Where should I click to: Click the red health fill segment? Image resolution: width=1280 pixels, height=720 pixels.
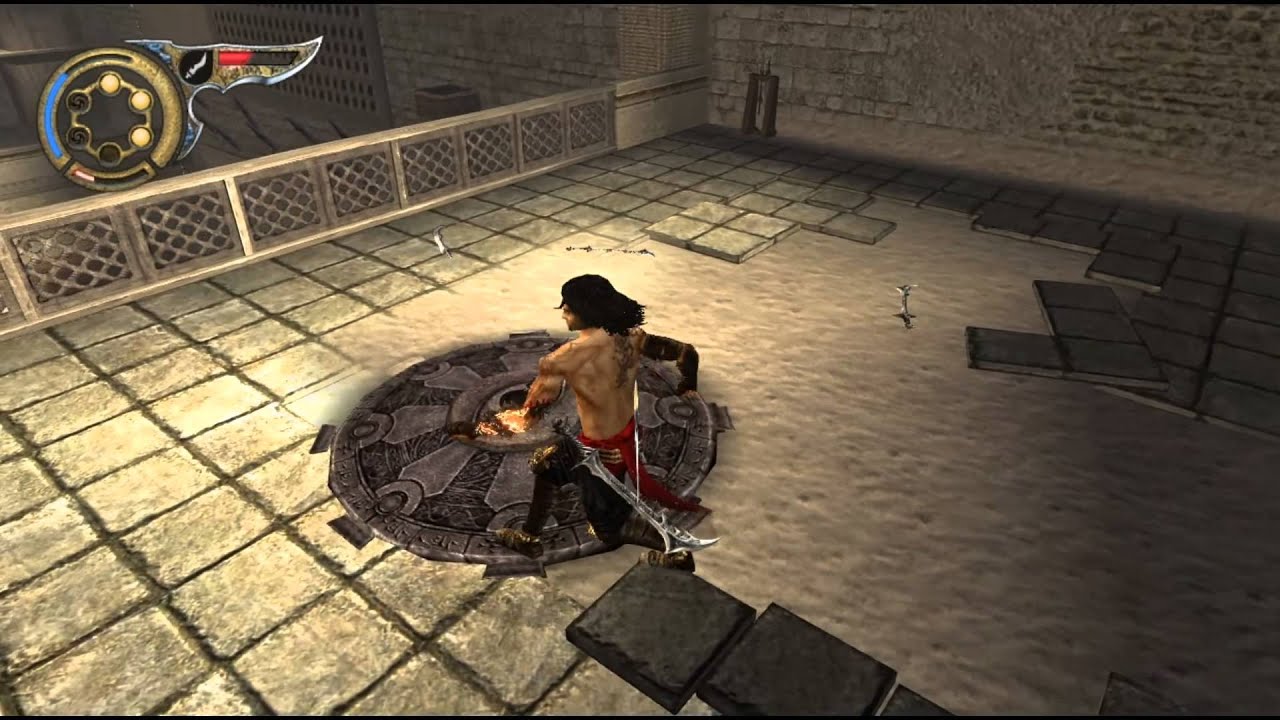pos(234,57)
